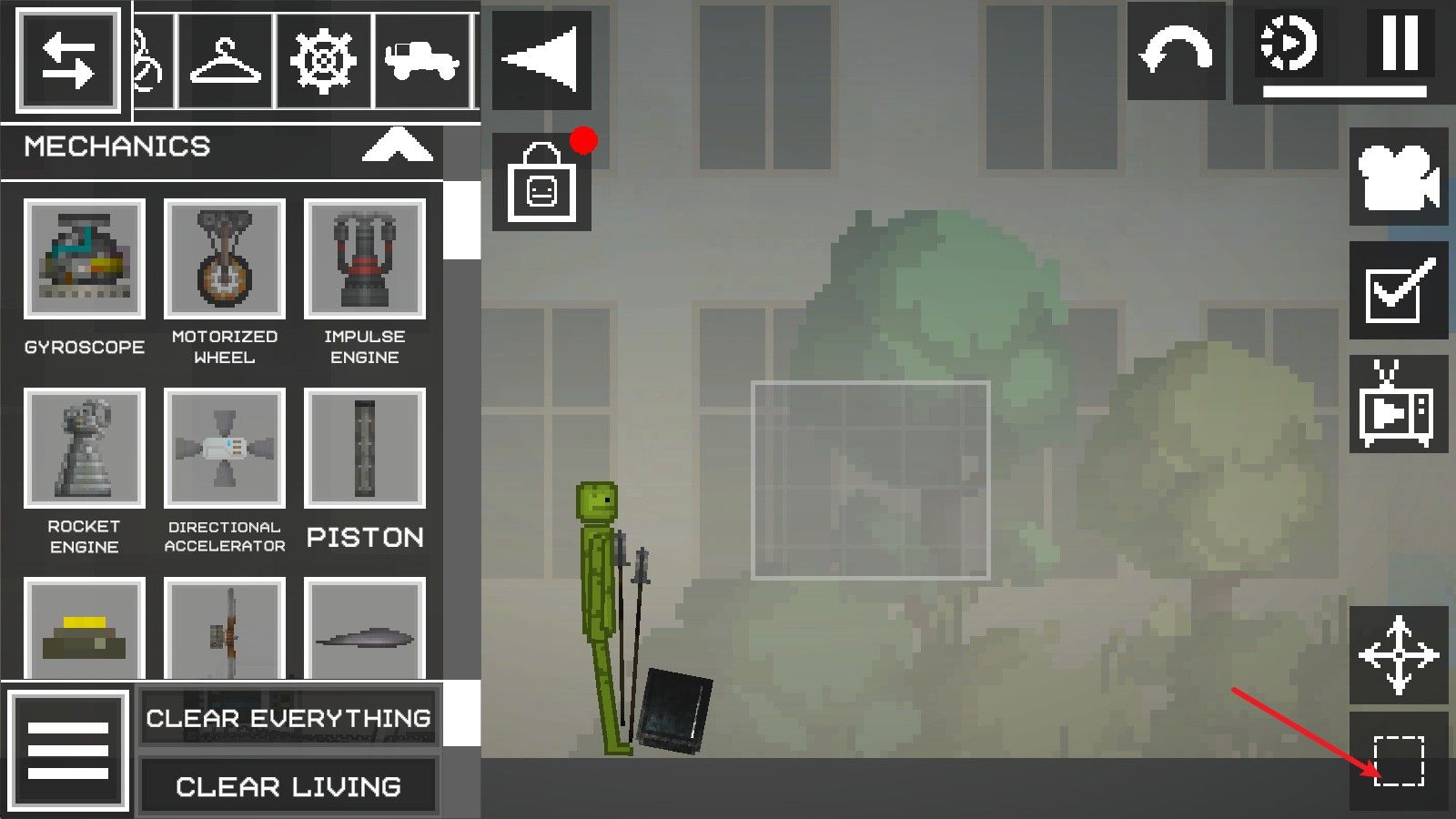The width and height of the screenshot is (1456, 819).
Task: Click Clear Everything button
Action: (x=288, y=717)
